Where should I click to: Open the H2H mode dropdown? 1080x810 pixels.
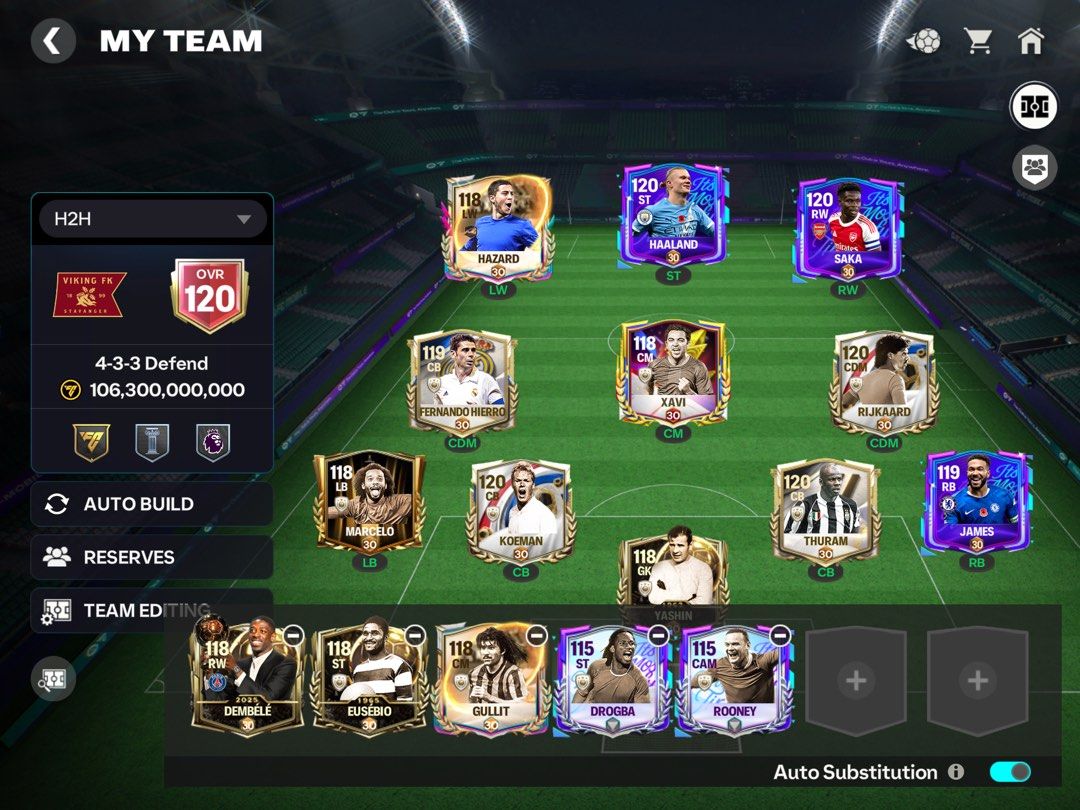pos(153,219)
